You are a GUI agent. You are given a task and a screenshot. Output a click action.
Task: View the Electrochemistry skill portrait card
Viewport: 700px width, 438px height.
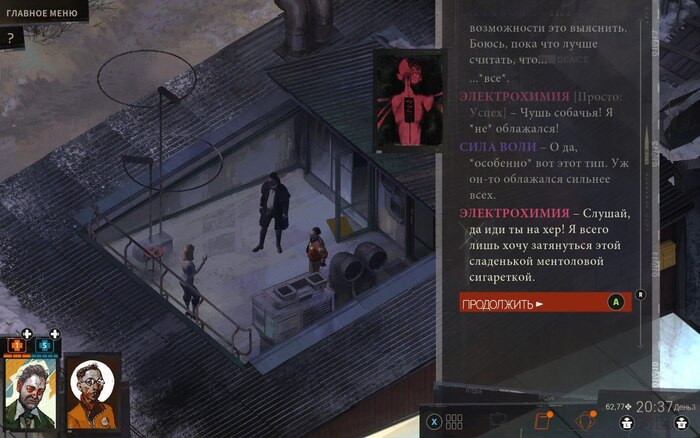(408, 101)
